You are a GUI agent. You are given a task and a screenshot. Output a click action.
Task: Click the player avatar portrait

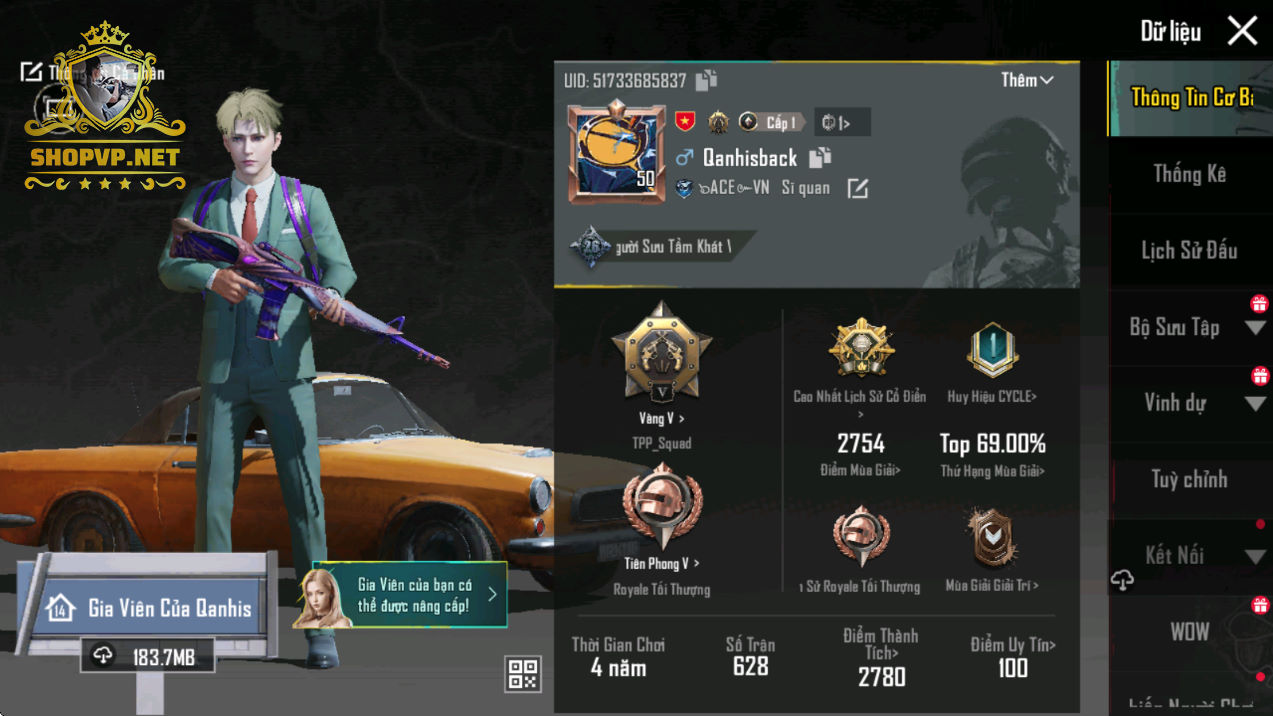pos(617,152)
